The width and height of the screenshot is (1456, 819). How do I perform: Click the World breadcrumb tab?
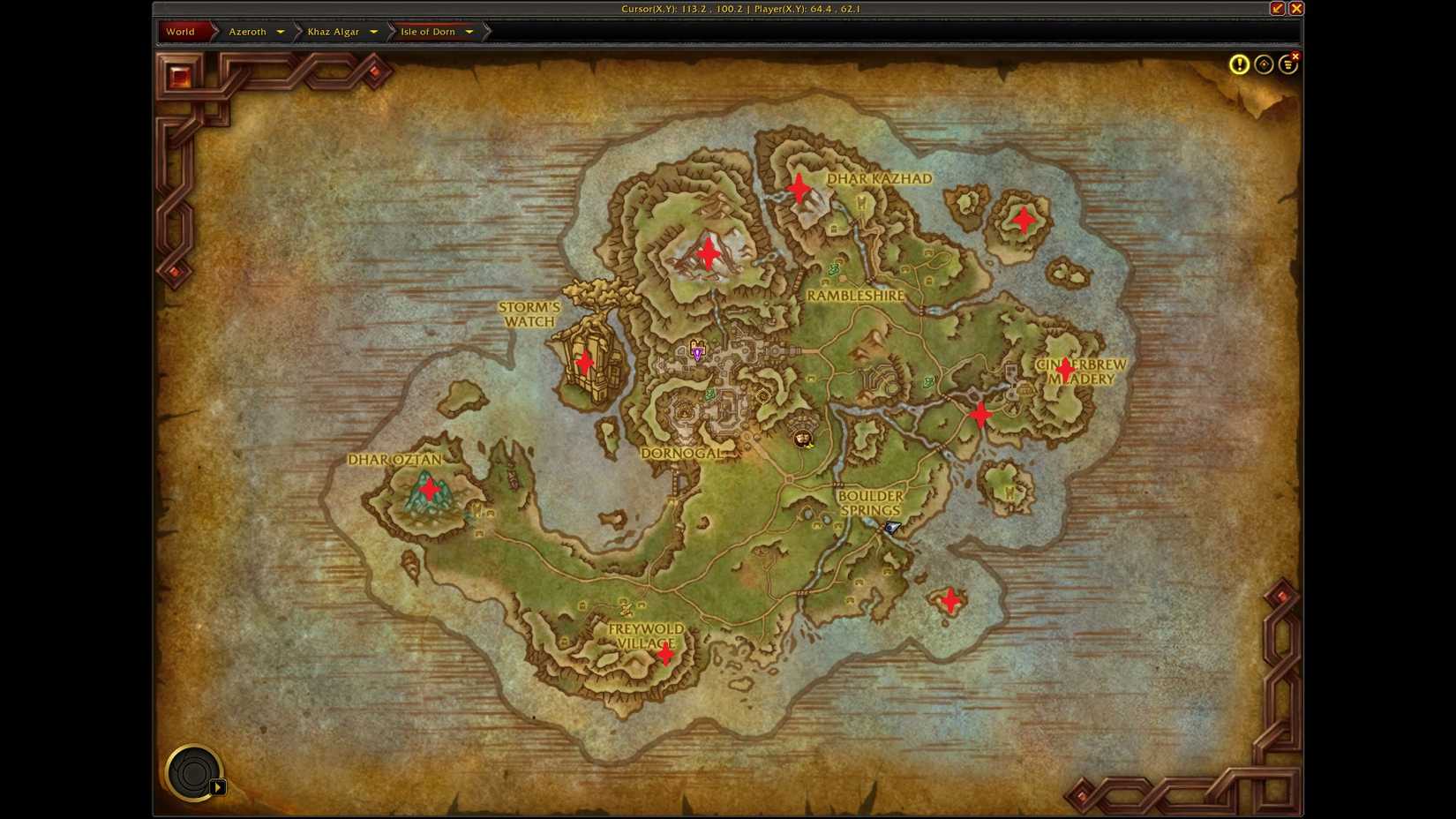coord(181,32)
